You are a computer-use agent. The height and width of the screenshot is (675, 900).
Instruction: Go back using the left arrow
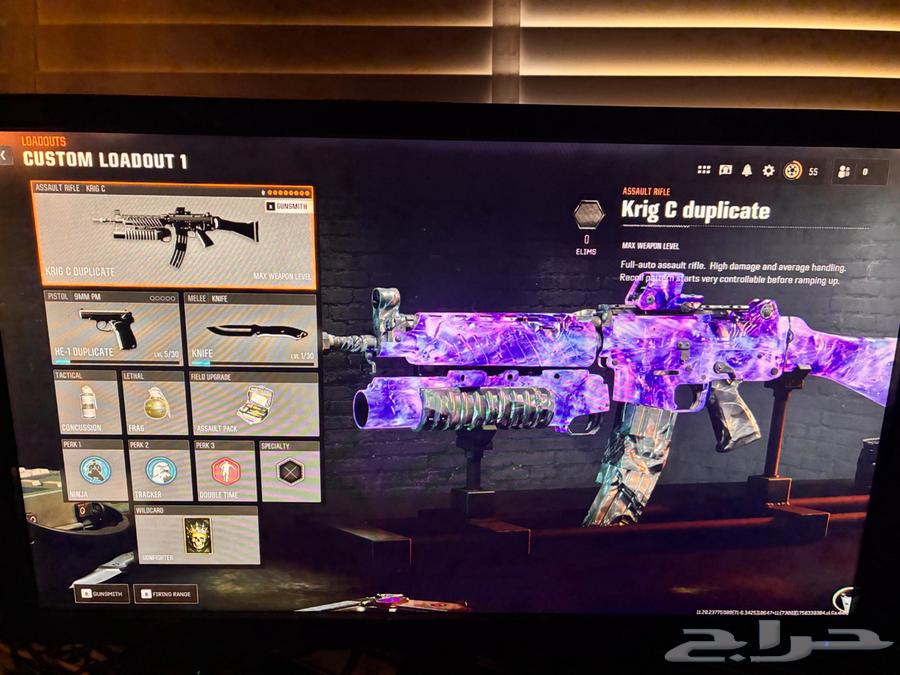[x=6, y=157]
